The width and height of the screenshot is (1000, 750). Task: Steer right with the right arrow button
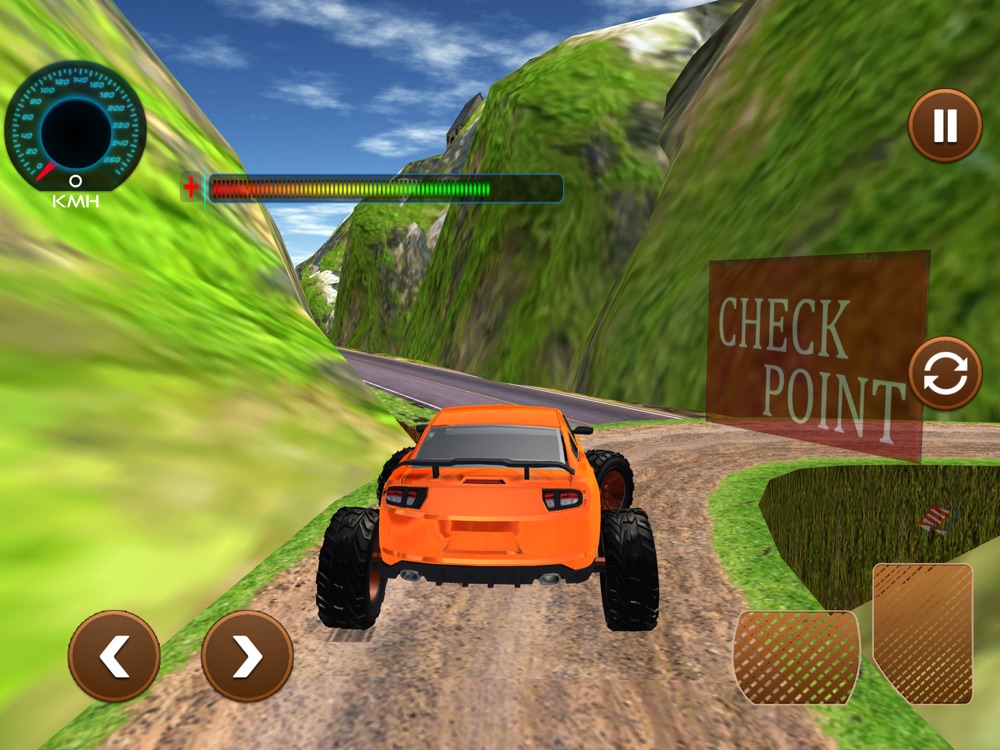[247, 656]
